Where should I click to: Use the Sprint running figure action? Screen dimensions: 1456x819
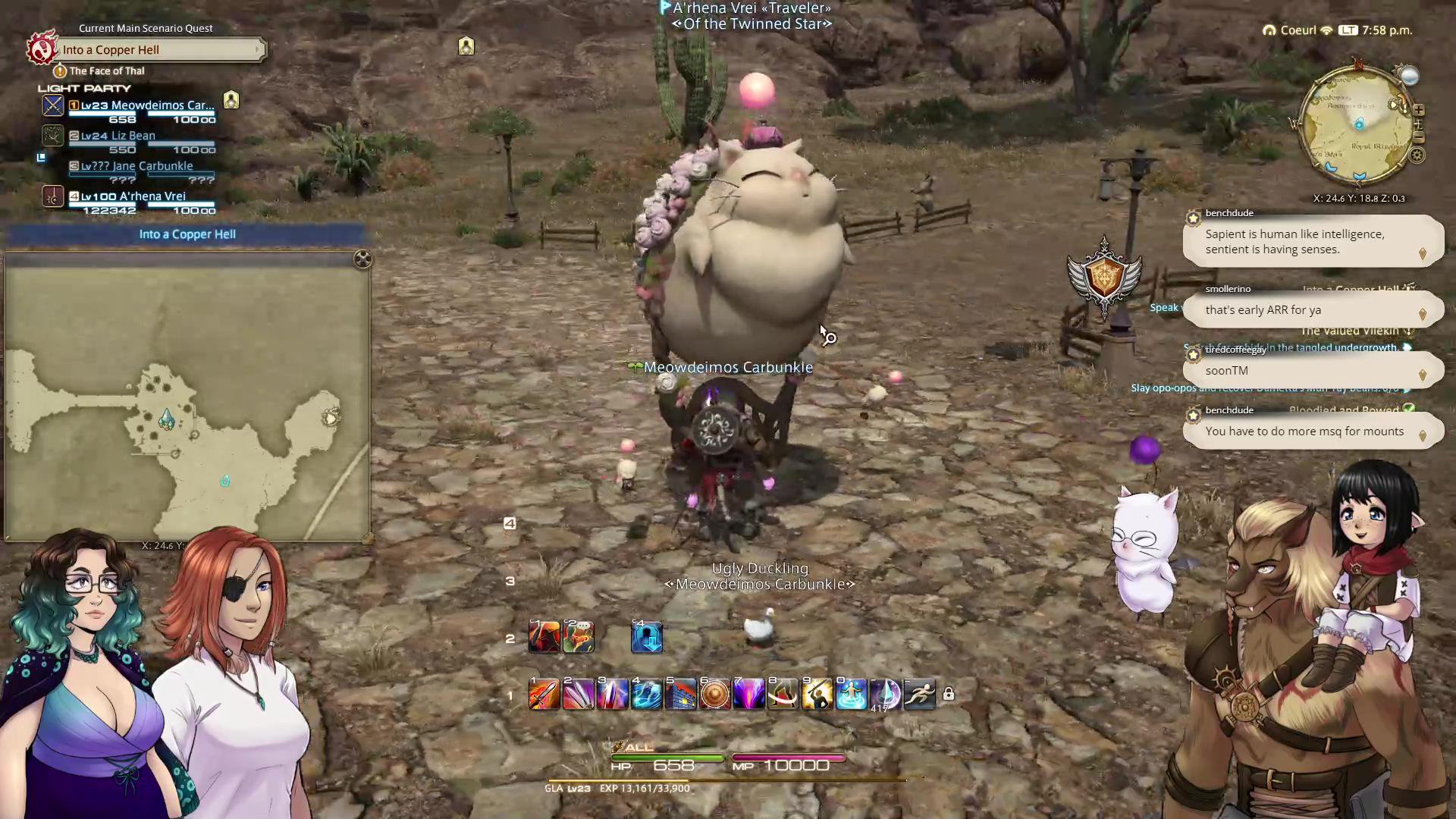coord(920,695)
